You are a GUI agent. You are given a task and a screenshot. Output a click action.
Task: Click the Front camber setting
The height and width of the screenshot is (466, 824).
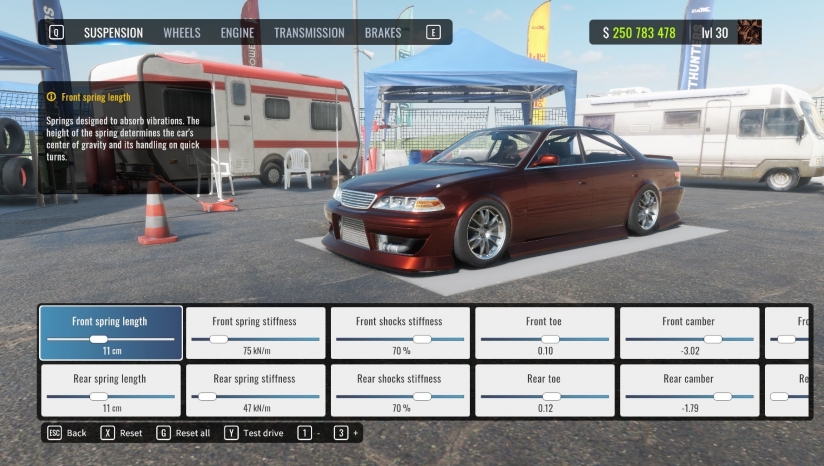pyautogui.click(x=688, y=333)
